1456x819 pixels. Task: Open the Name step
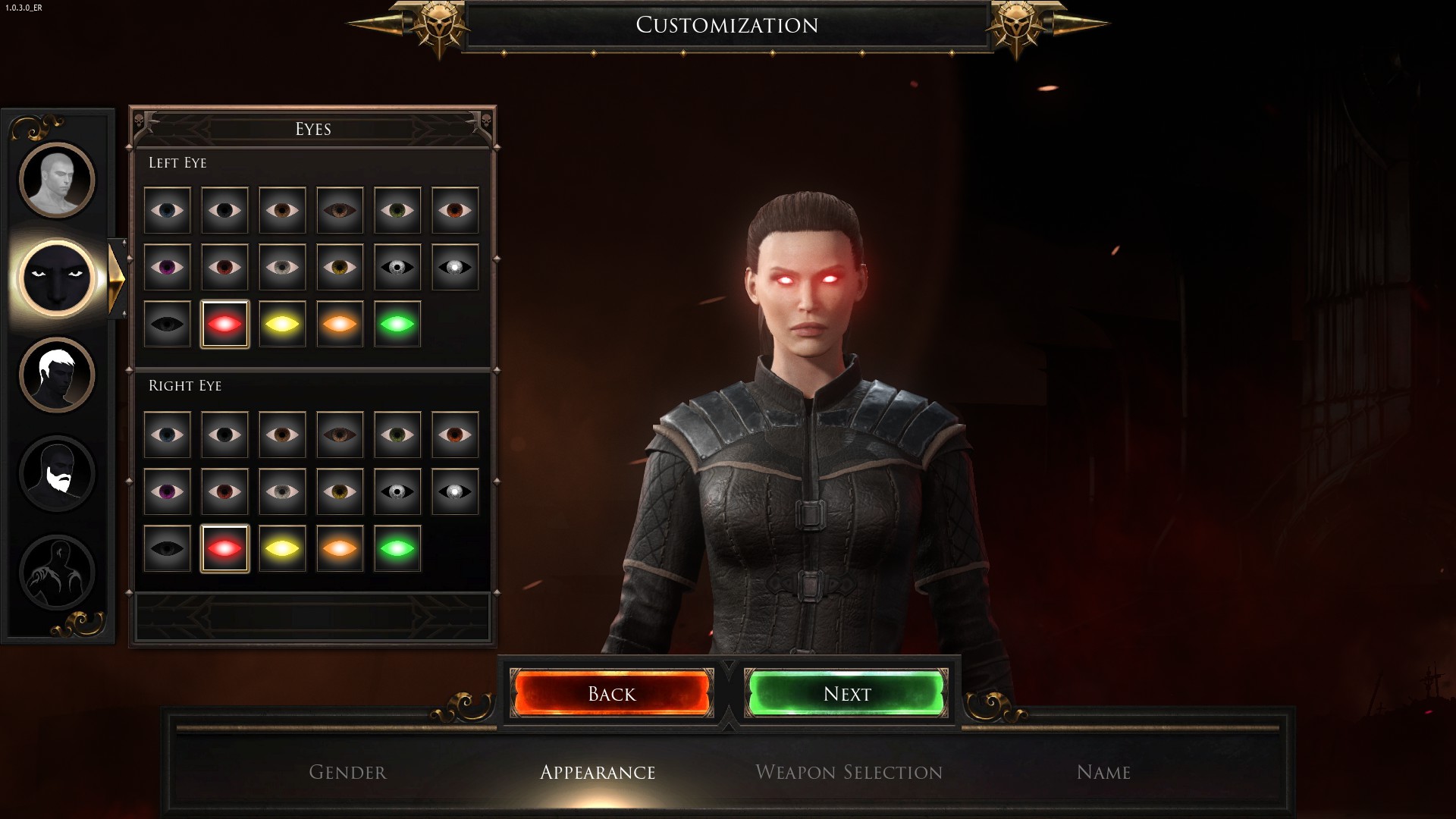coord(1103,772)
